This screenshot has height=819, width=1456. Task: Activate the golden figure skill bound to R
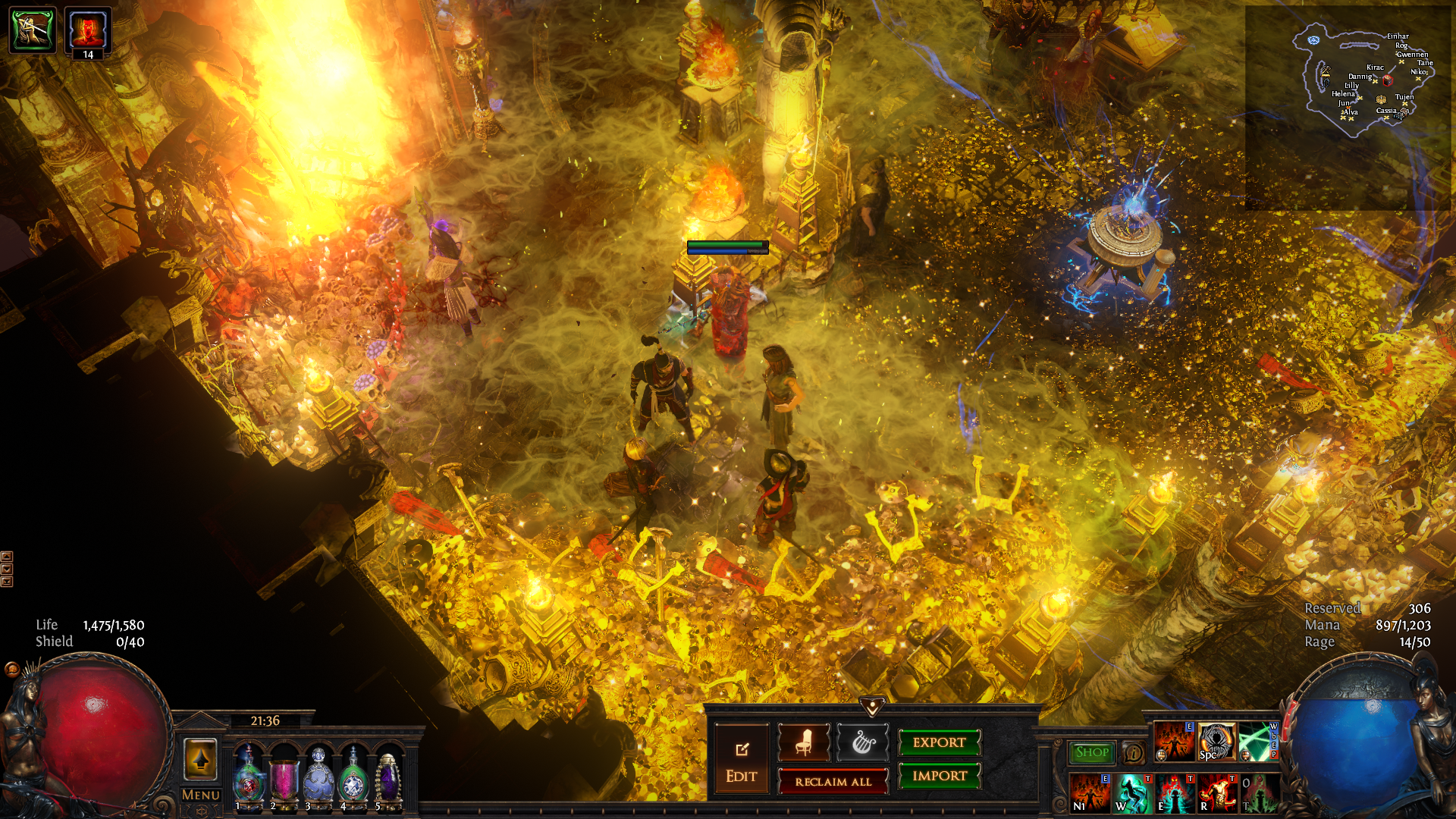pyautogui.click(x=1216, y=792)
